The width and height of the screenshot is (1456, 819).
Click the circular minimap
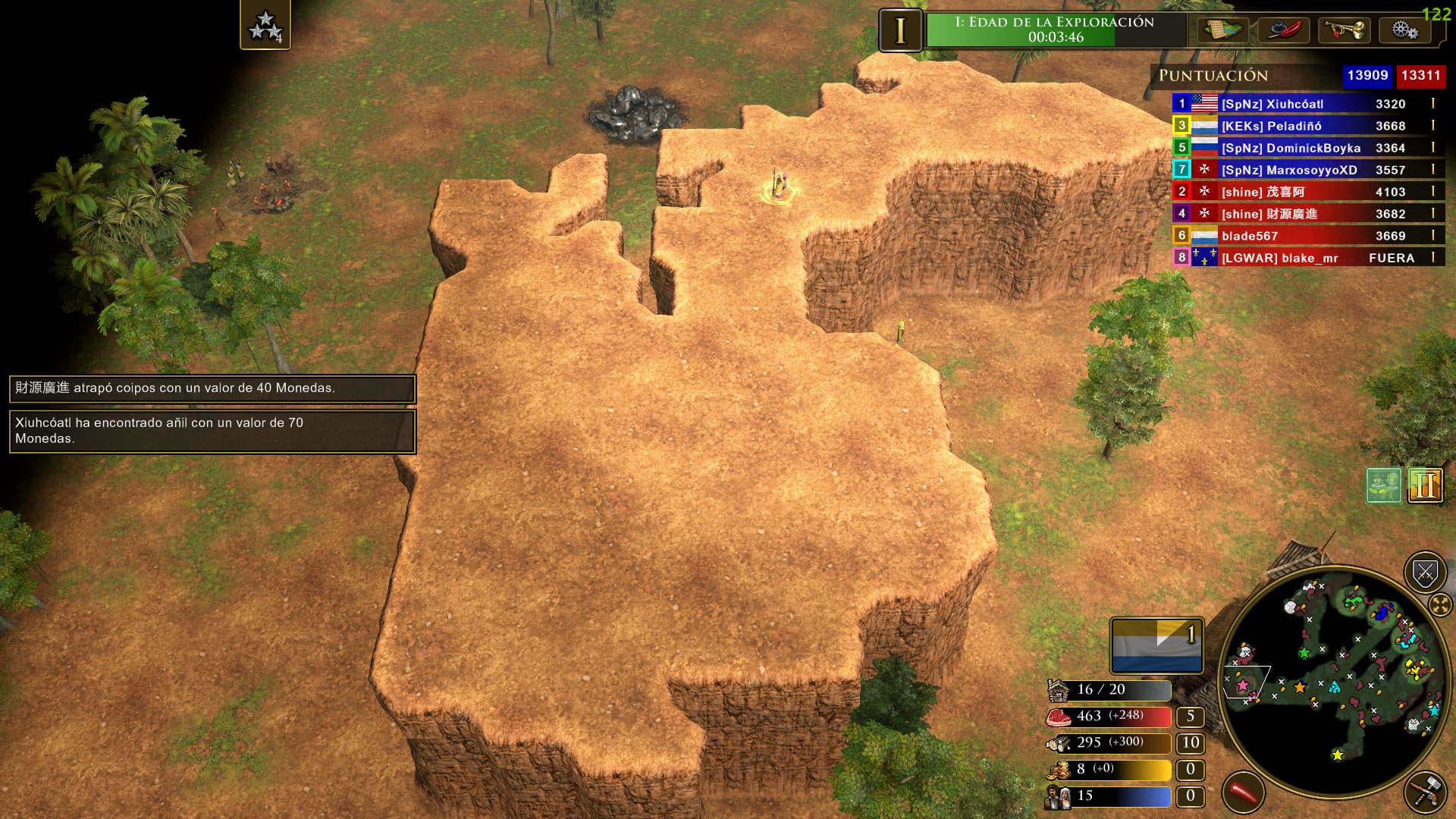1332,676
